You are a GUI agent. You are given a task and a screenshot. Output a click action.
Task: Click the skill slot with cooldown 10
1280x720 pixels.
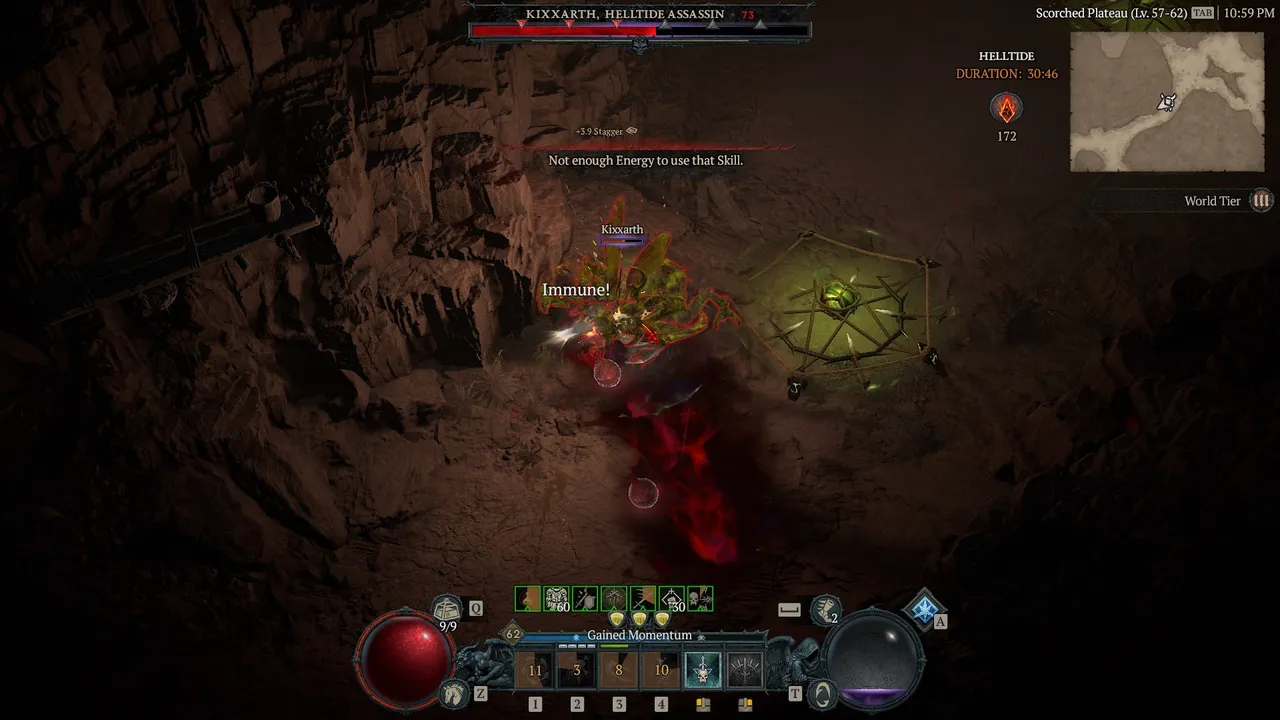tap(661, 670)
